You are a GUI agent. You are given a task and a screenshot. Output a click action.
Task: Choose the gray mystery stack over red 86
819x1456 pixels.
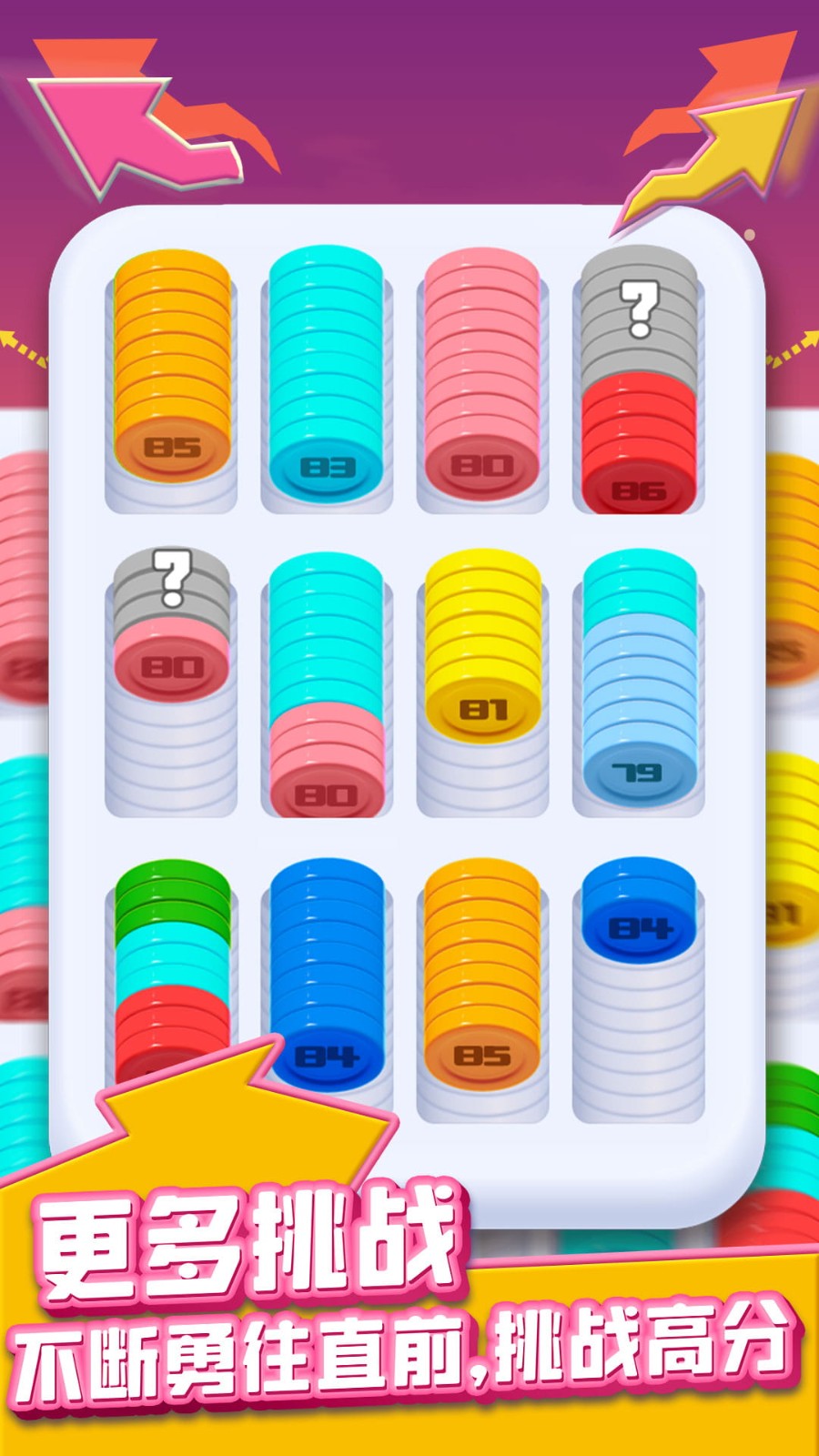639,382
